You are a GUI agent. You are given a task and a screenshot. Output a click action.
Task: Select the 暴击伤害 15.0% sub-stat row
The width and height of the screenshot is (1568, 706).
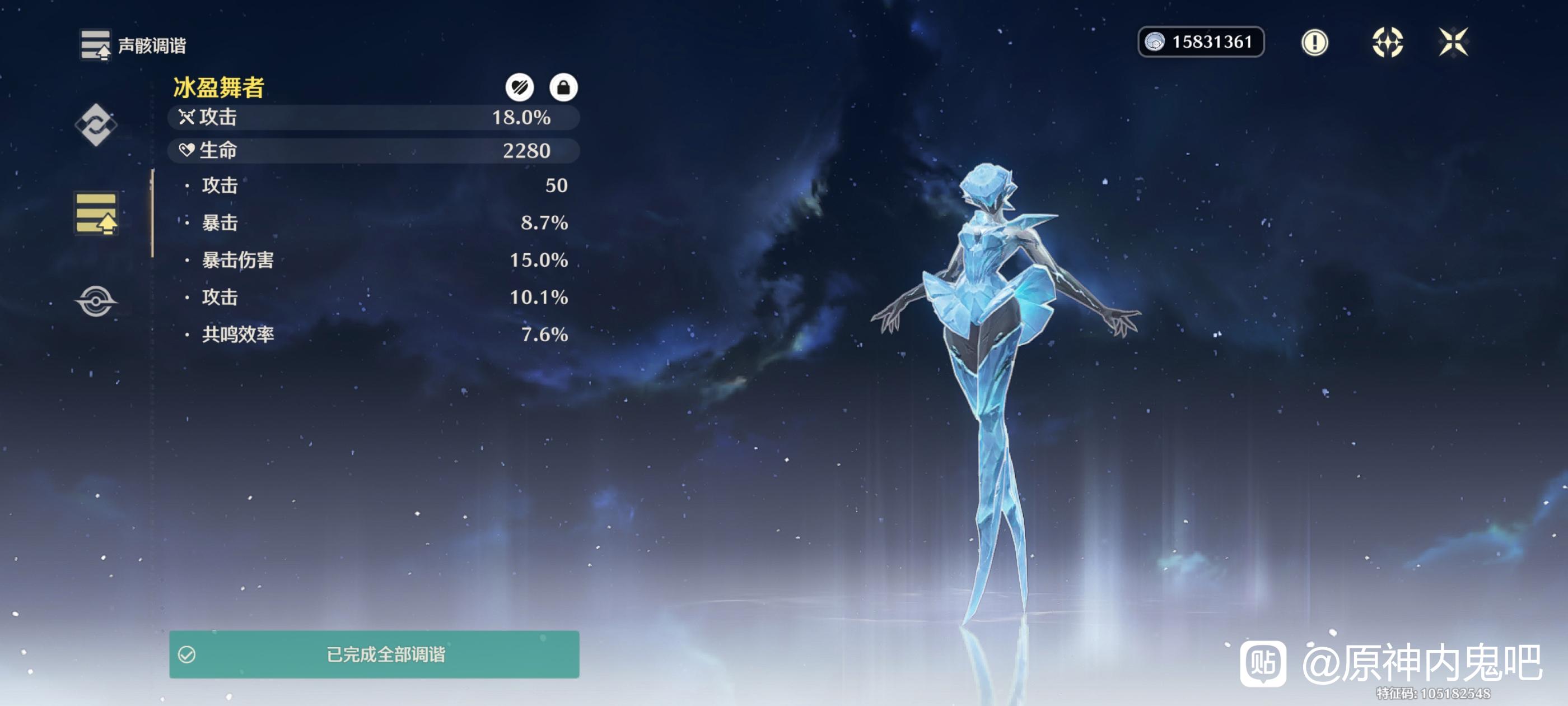(x=375, y=260)
